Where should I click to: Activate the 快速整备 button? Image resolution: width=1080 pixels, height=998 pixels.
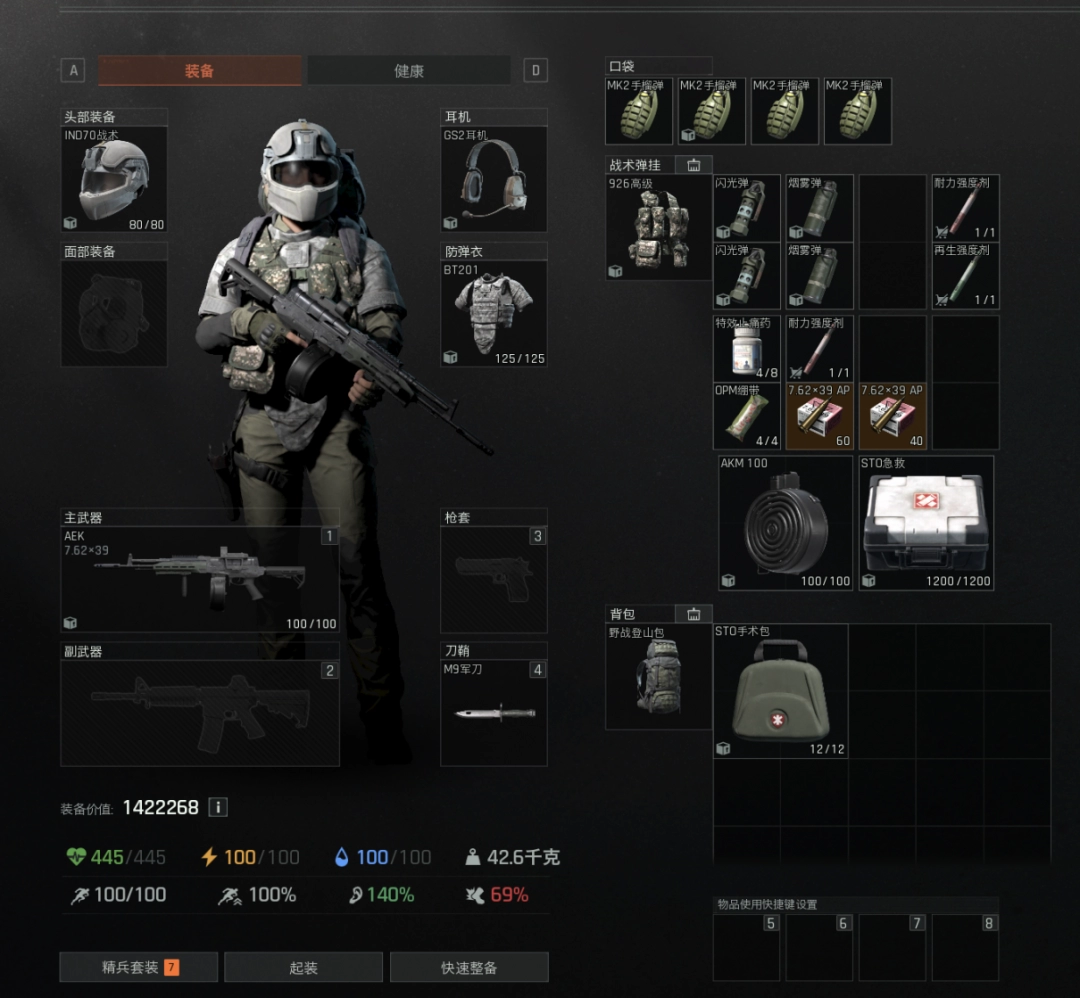click(469, 967)
